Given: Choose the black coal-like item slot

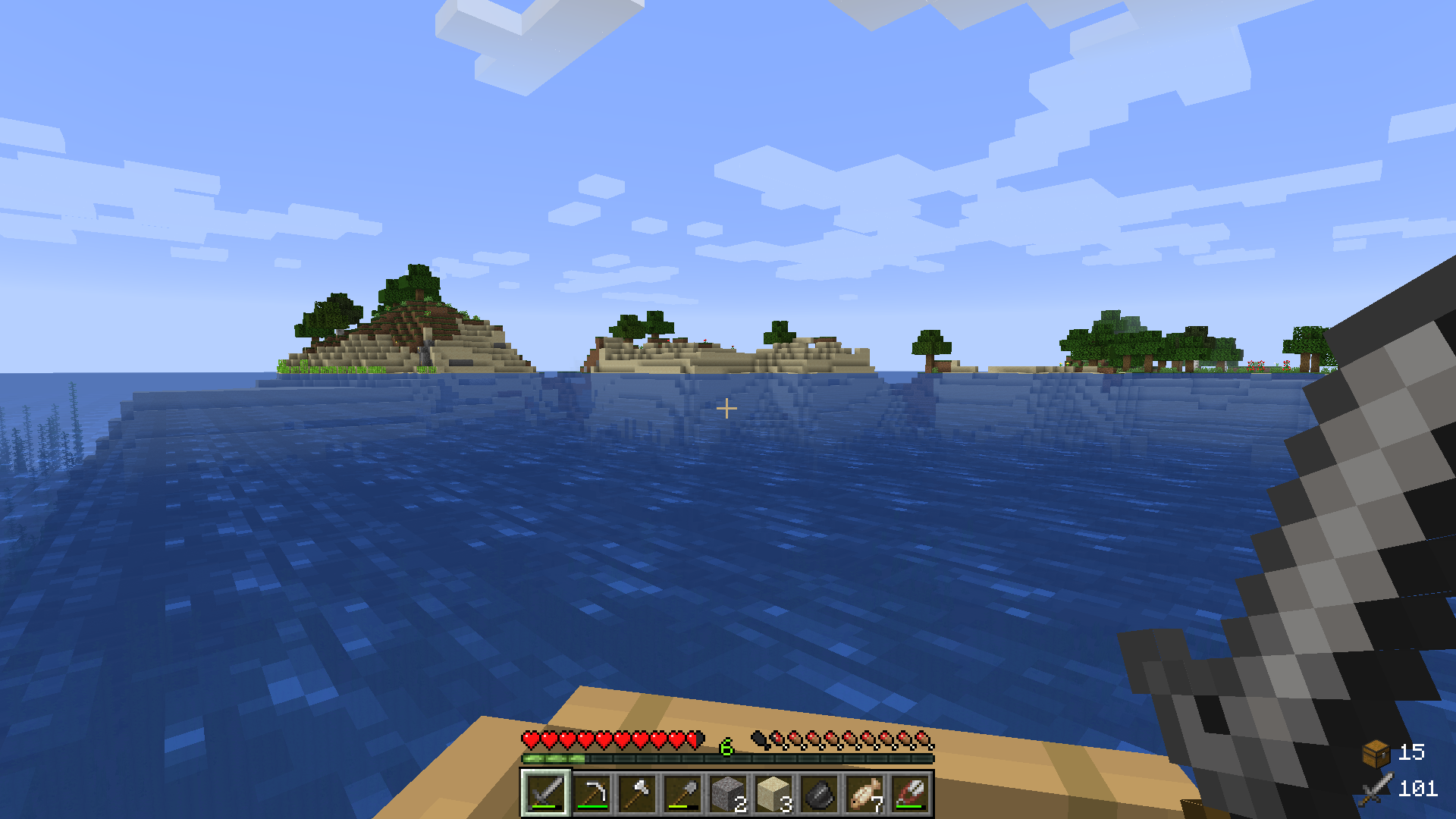Looking at the screenshot, I should coord(818,793).
